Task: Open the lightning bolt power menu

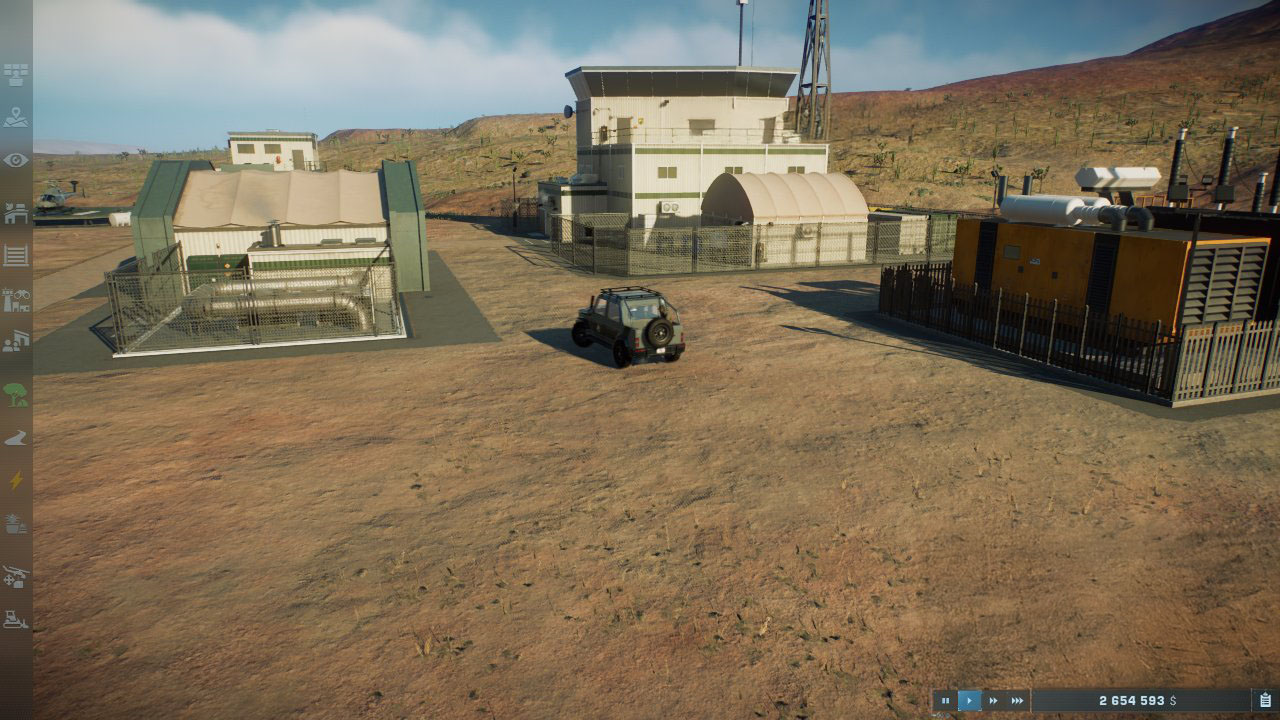Action: [x=16, y=481]
